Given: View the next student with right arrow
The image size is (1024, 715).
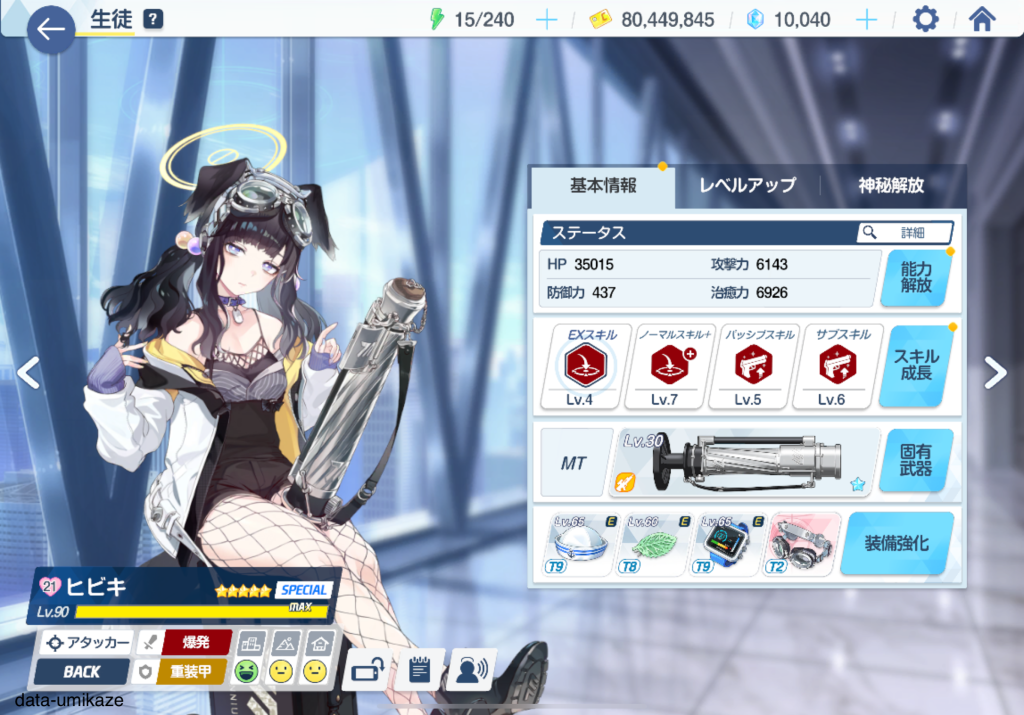Looking at the screenshot, I should pos(995,372).
